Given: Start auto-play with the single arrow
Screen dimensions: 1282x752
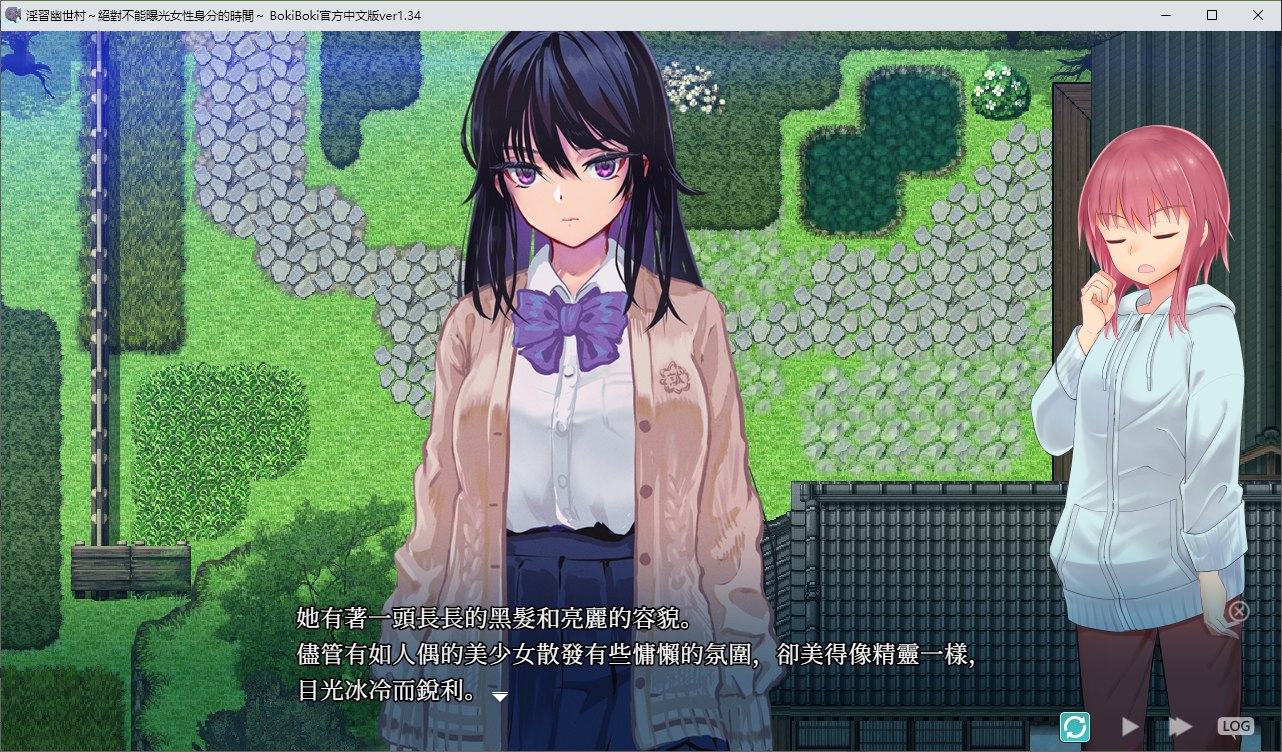Looking at the screenshot, I should point(1131,726).
